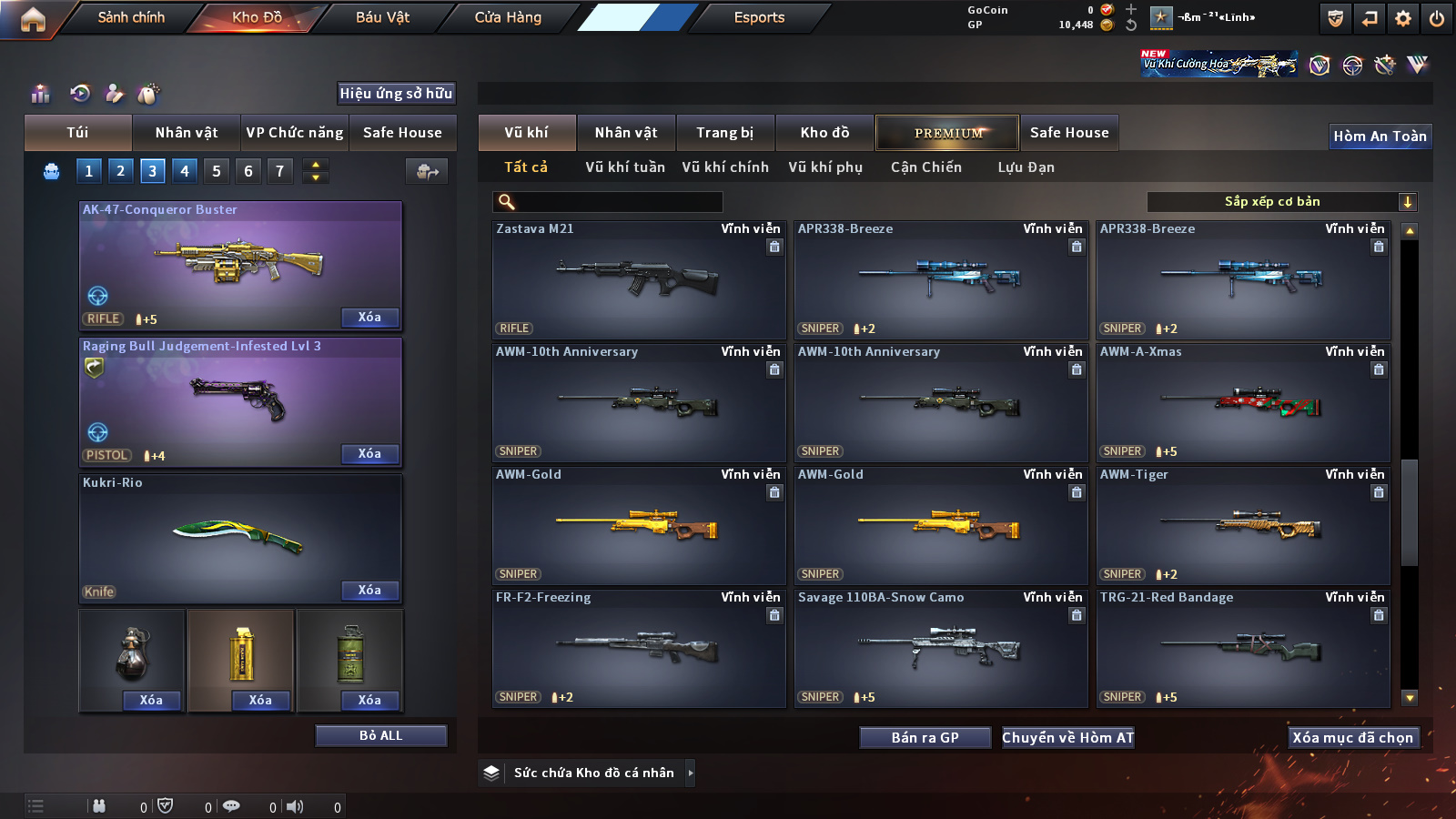Open the Sắp xếp cơ bản dropdown
Image resolution: width=1456 pixels, height=819 pixels.
(1281, 202)
